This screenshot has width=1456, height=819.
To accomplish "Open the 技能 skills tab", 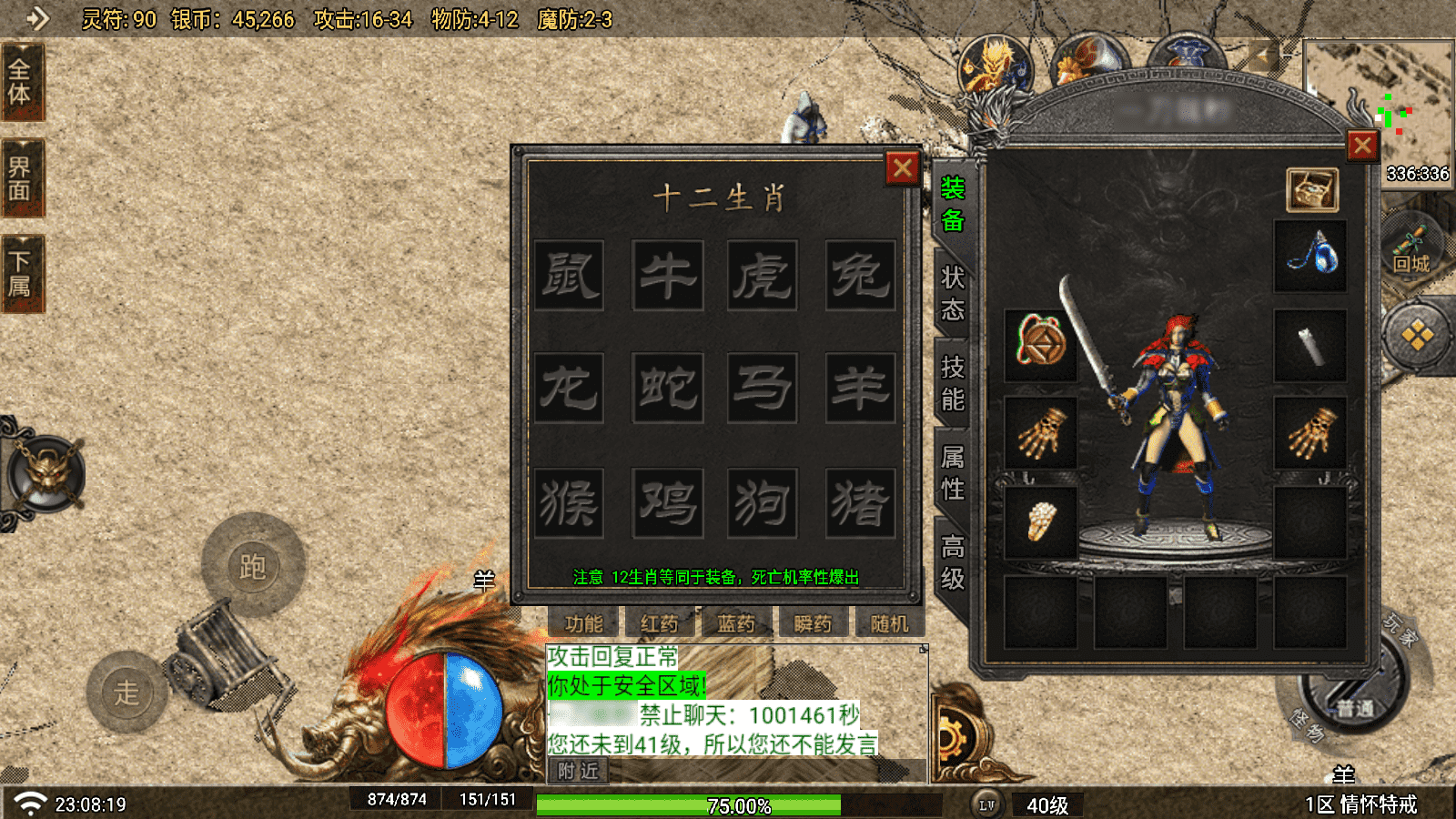I will point(952,383).
